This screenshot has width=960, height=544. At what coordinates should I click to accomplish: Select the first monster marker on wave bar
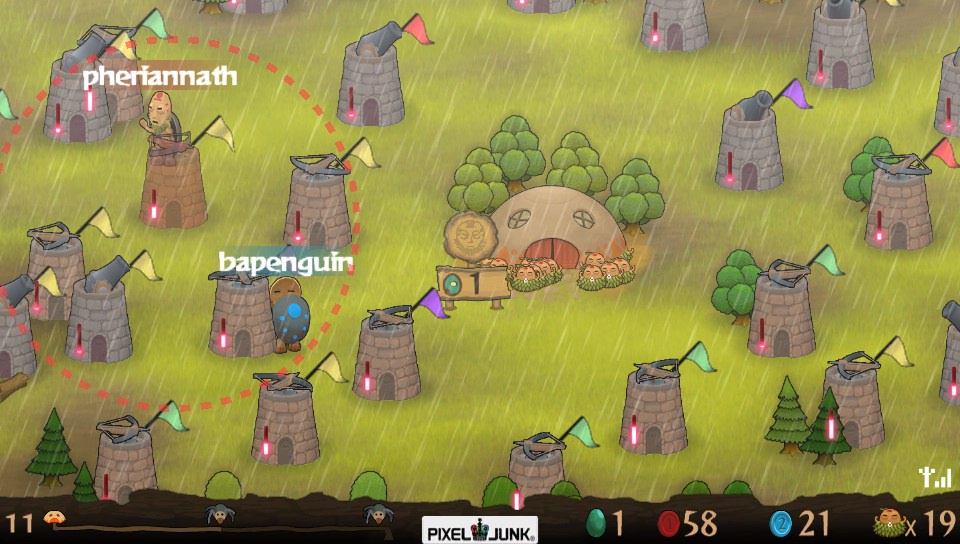216,516
